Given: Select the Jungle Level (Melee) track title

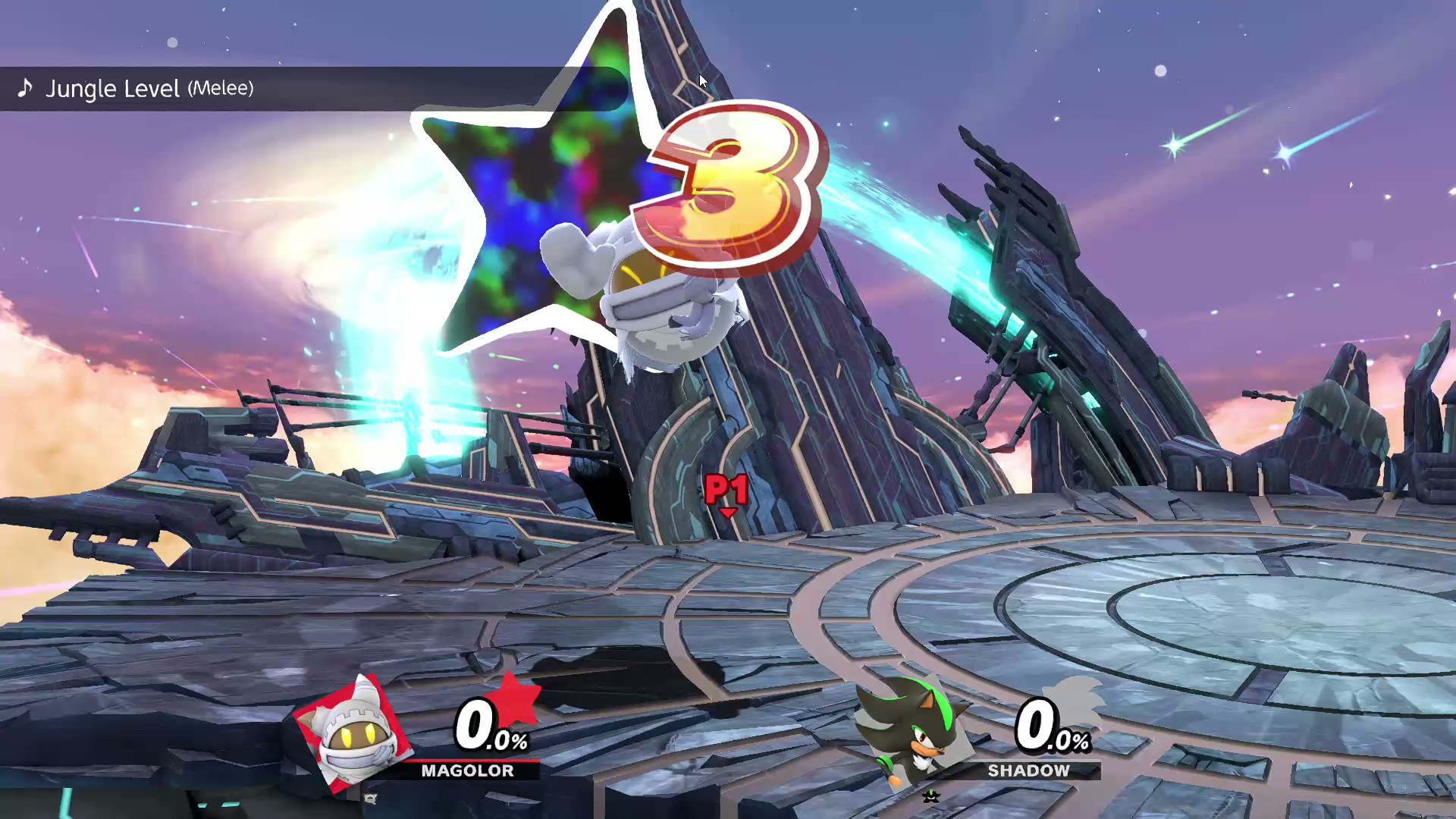Looking at the screenshot, I should [x=149, y=89].
